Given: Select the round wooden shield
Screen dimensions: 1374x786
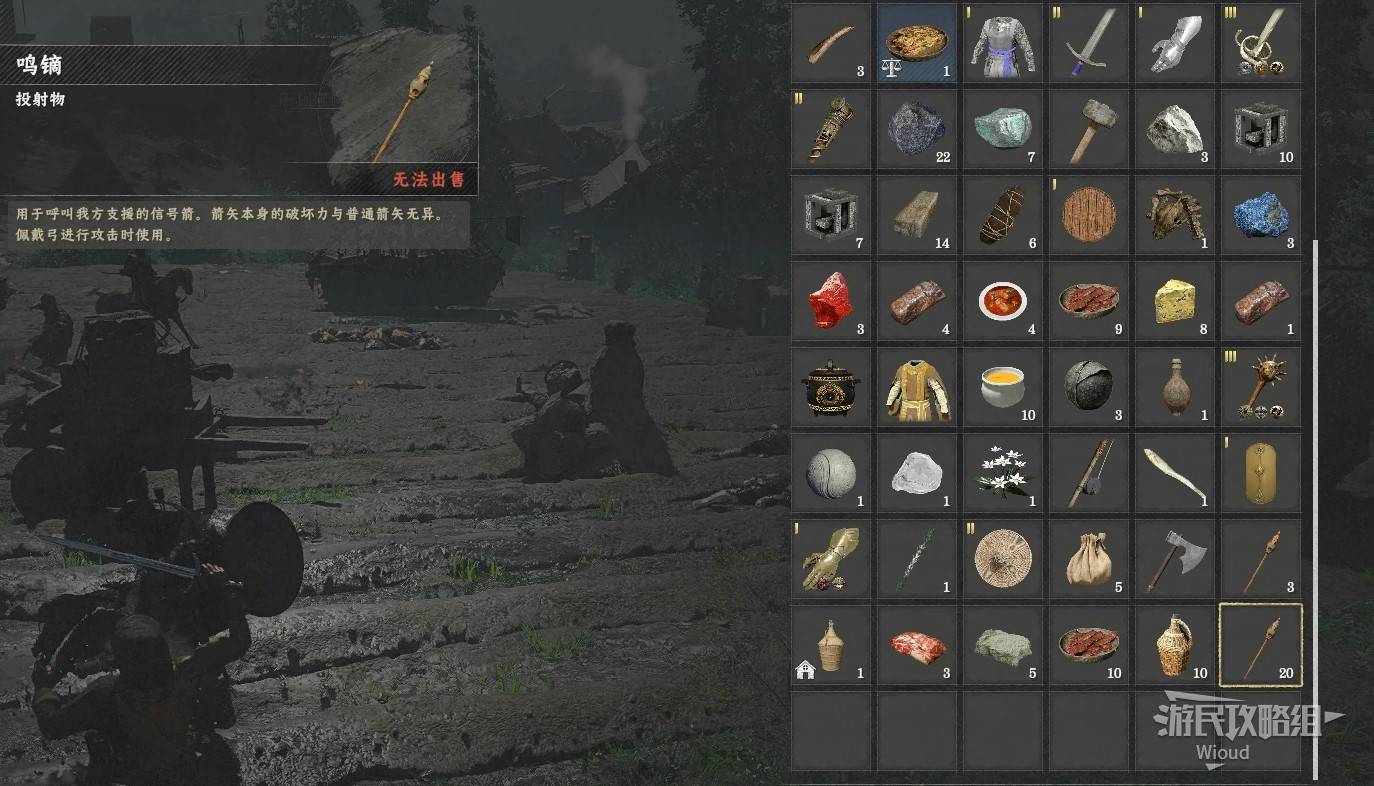Looking at the screenshot, I should pos(1089,215).
